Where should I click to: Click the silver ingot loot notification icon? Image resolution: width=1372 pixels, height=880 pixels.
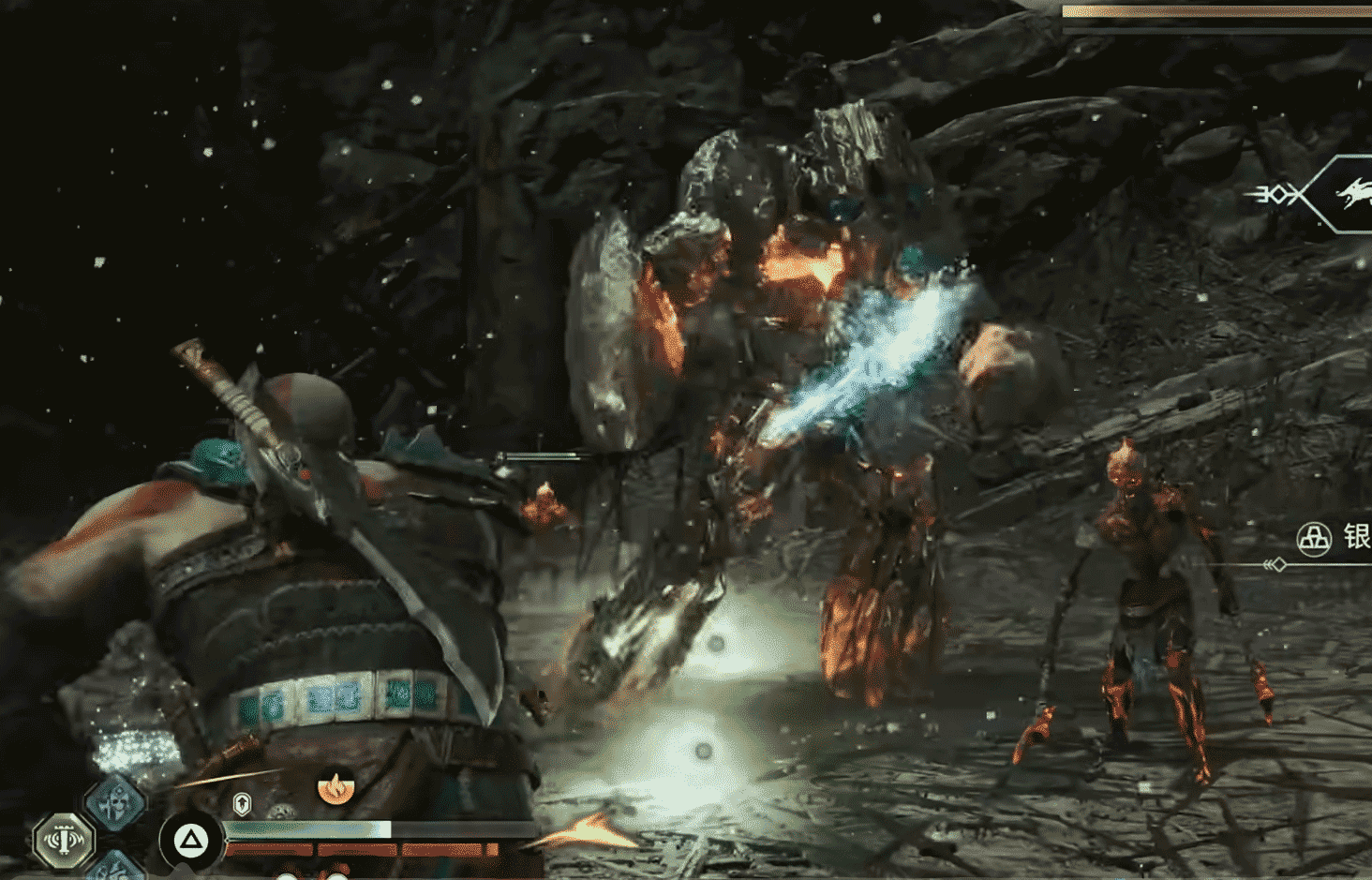pyautogui.click(x=1314, y=539)
